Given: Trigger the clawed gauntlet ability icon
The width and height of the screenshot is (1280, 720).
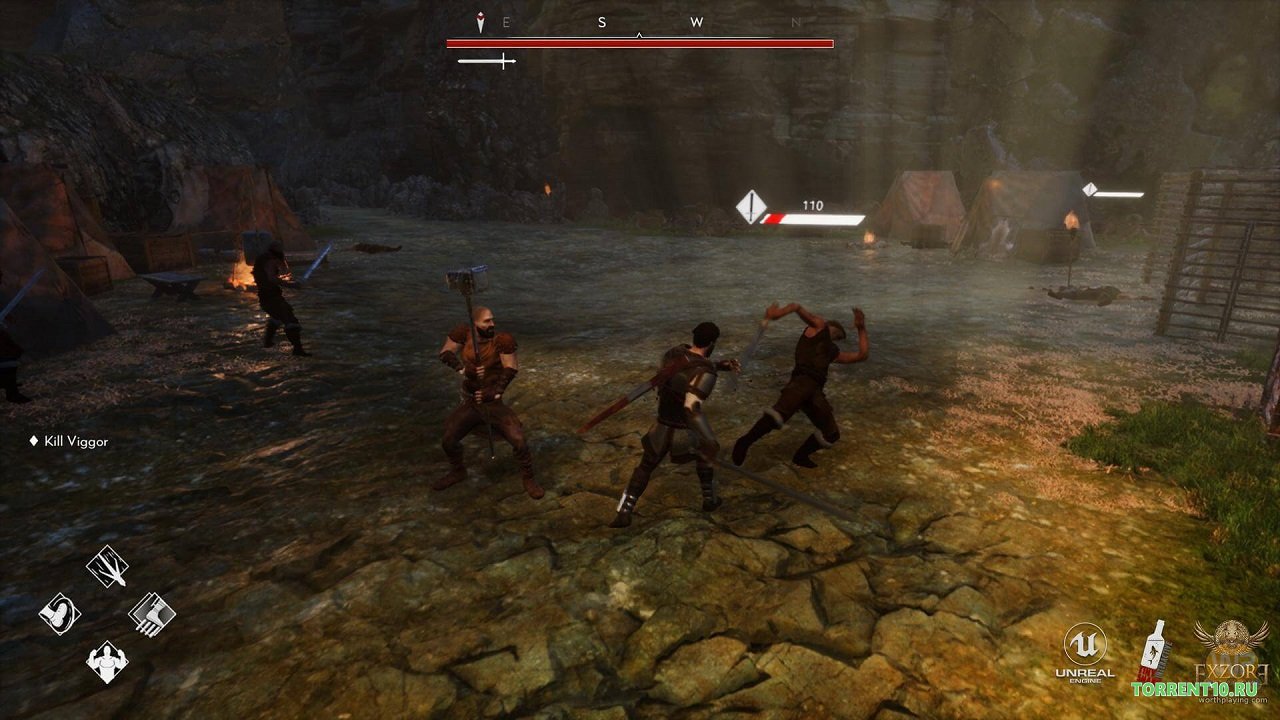Looking at the screenshot, I should coord(152,613).
